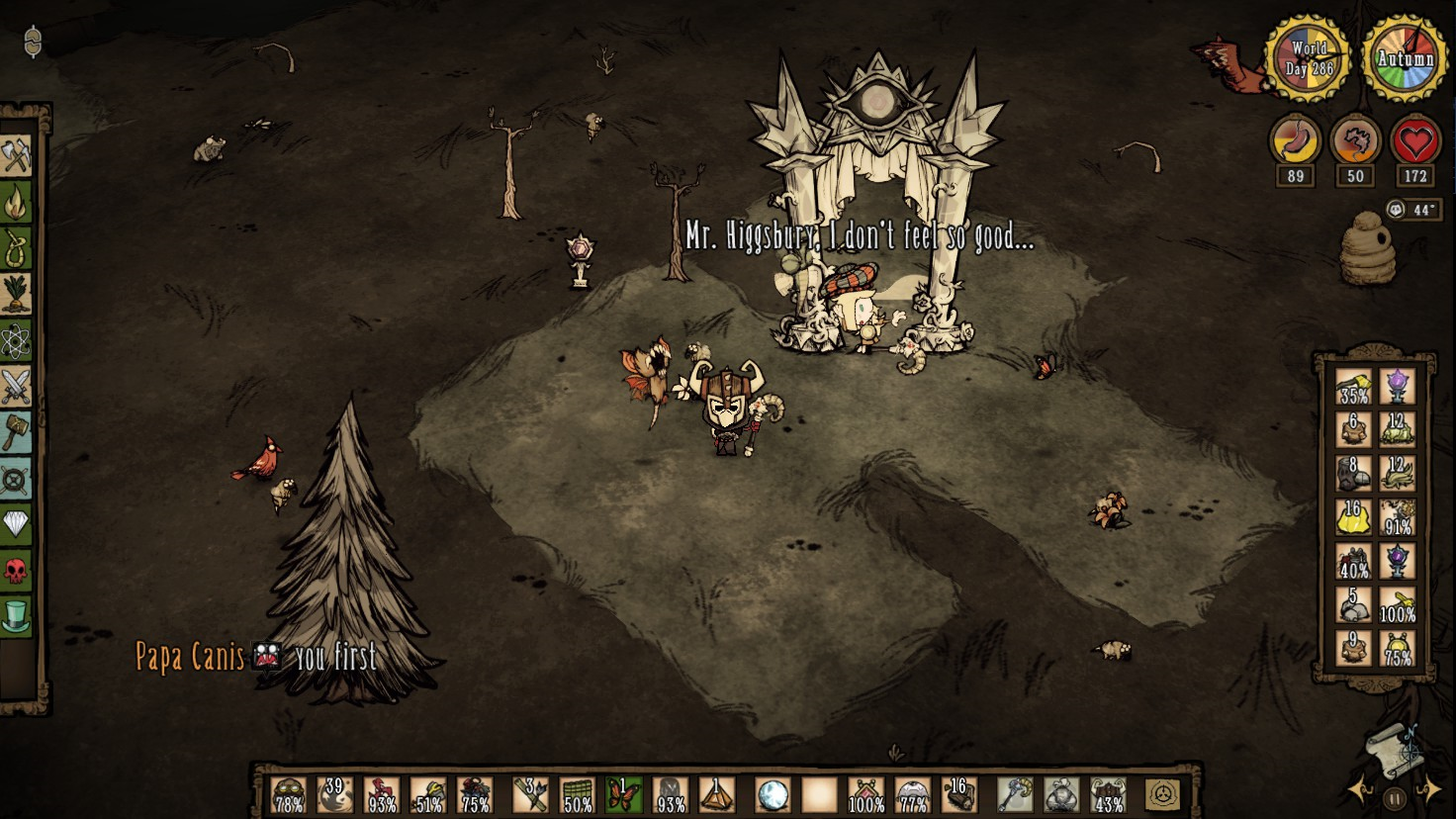Select the logs stack of 16
Screen dimensions: 1456x819
tap(957, 794)
